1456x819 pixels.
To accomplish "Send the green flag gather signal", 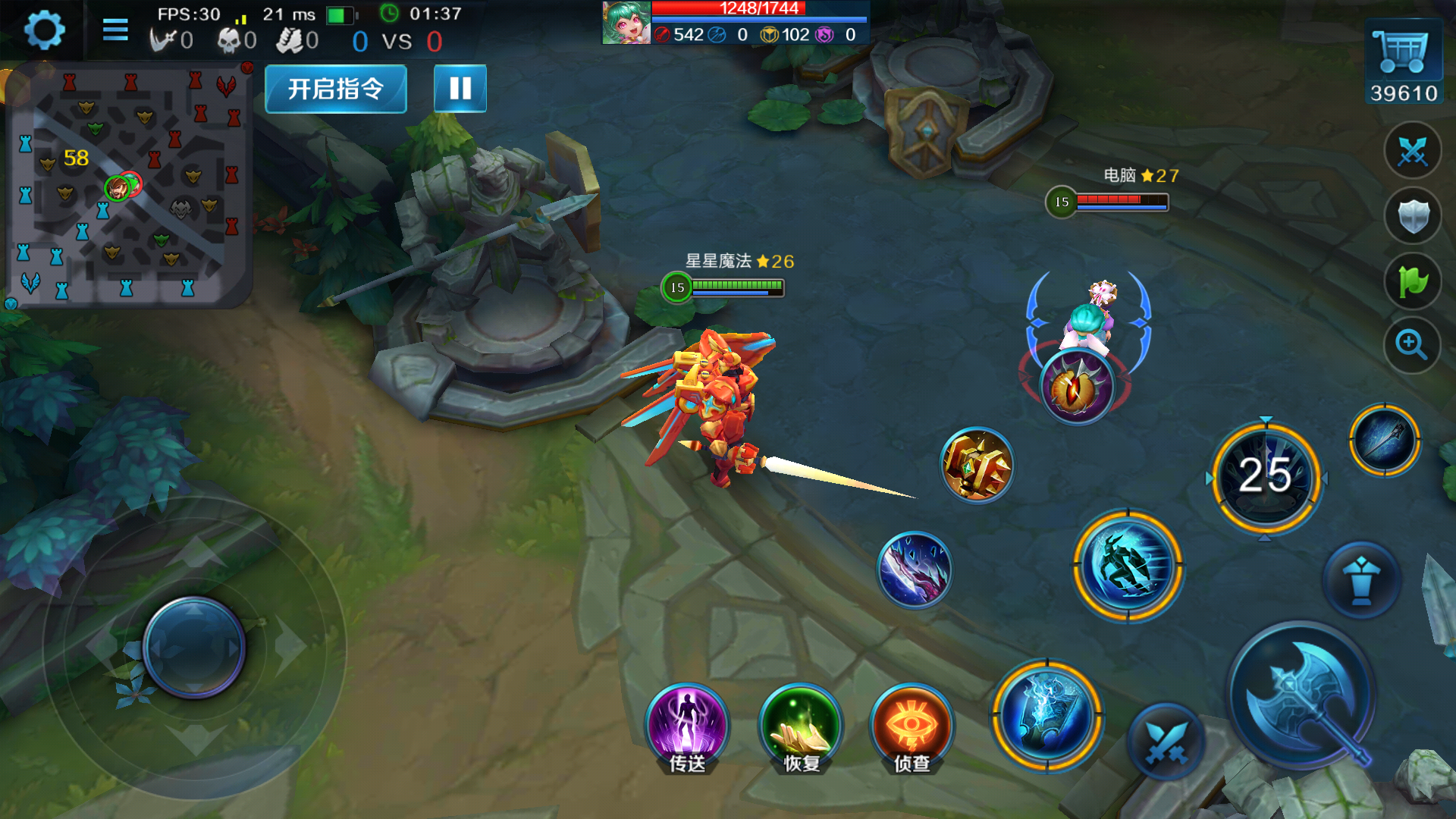I will tap(1412, 282).
